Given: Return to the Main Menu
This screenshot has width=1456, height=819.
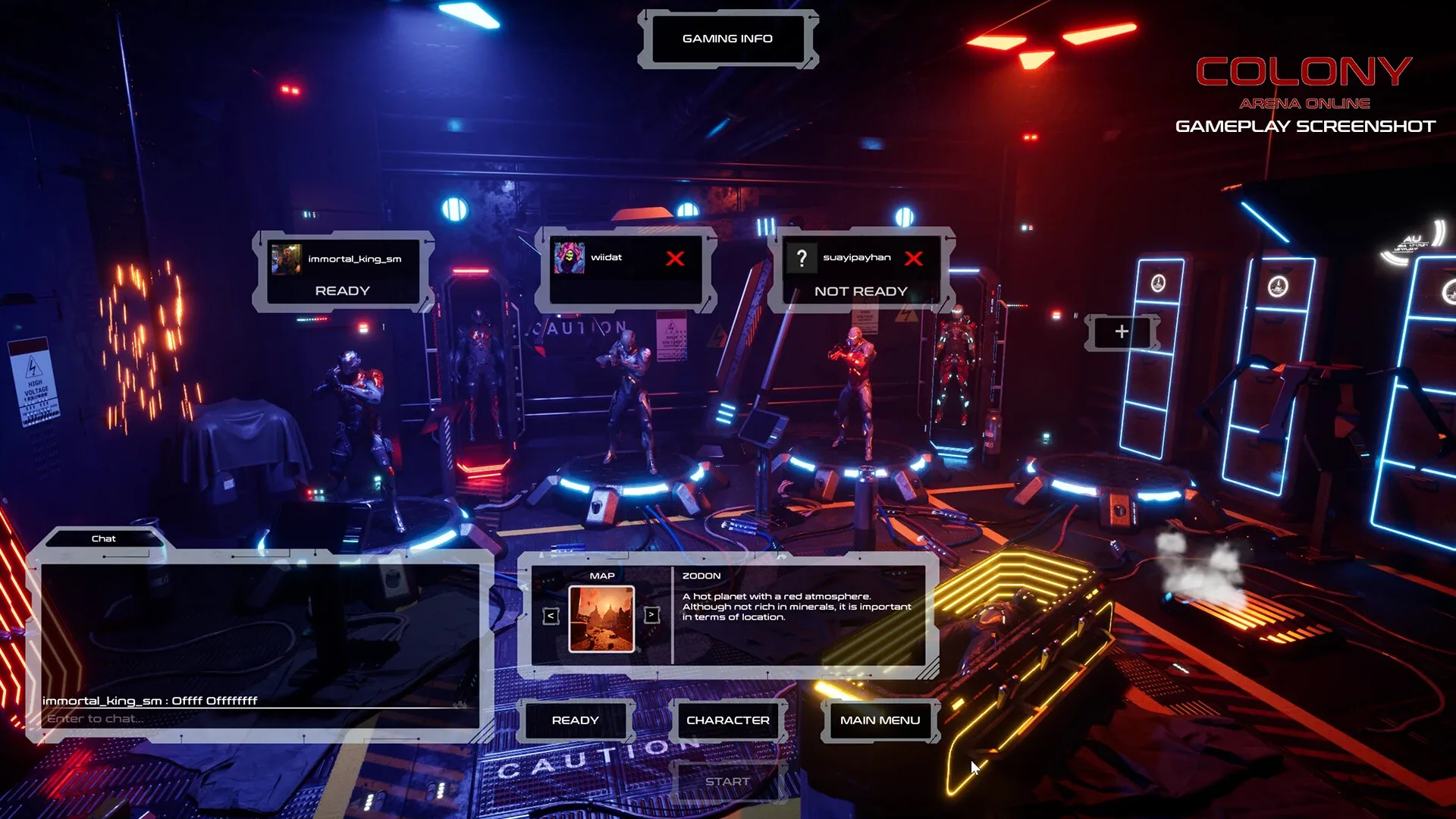Looking at the screenshot, I should pyautogui.click(x=880, y=720).
